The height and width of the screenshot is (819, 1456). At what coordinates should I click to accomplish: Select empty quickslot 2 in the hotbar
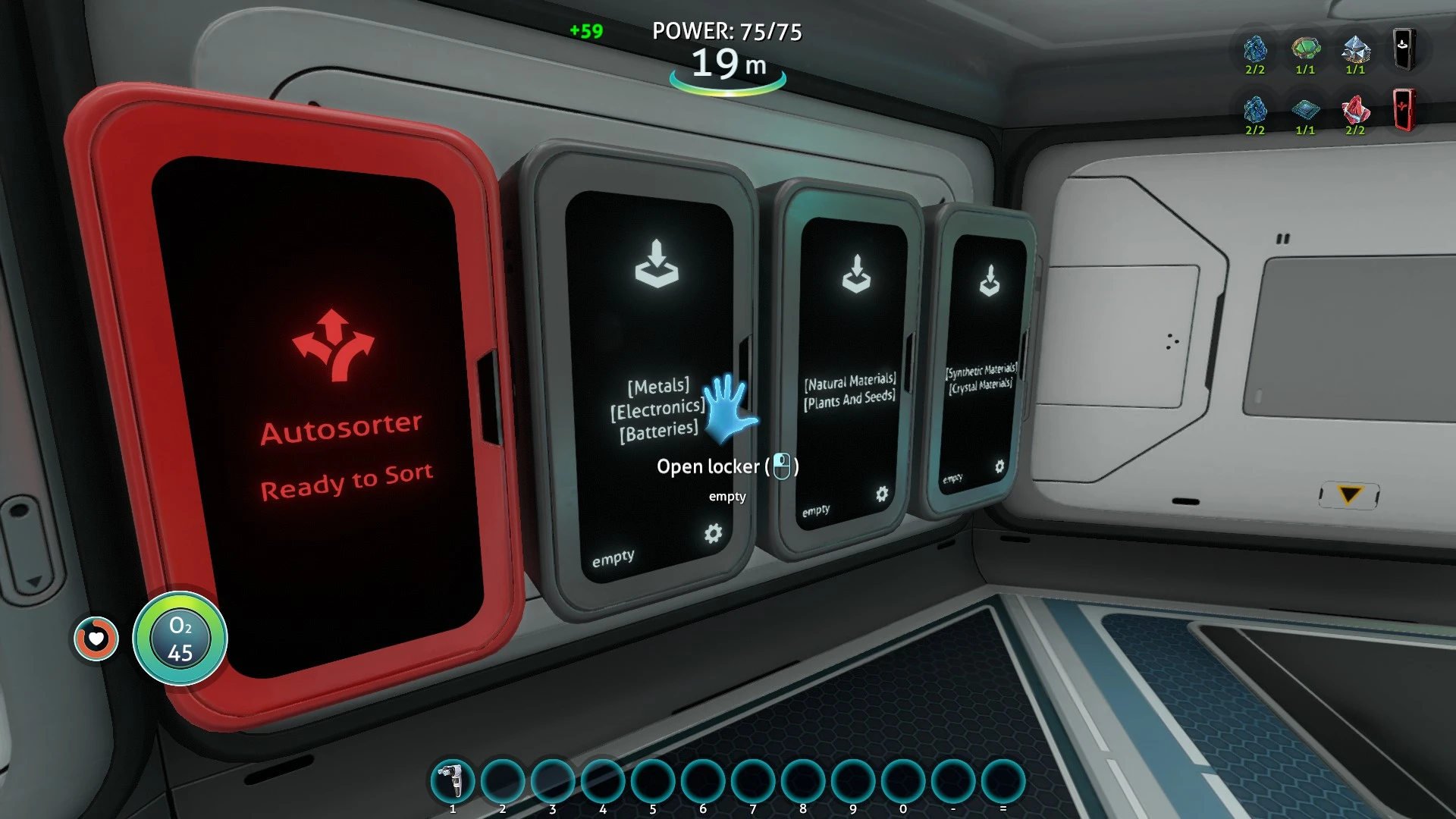pyautogui.click(x=503, y=780)
